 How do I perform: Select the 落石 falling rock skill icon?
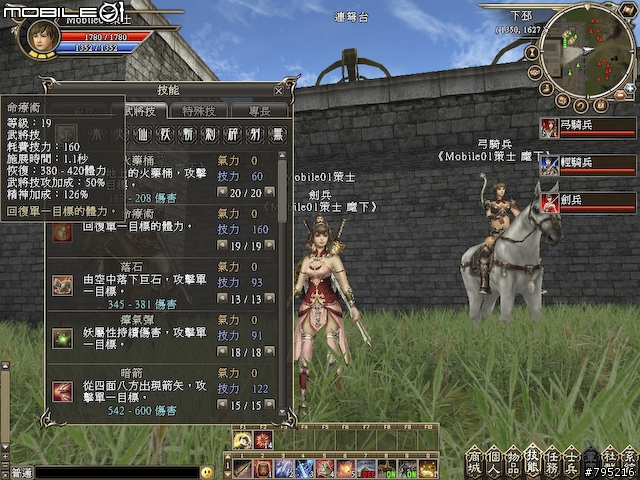[x=62, y=285]
